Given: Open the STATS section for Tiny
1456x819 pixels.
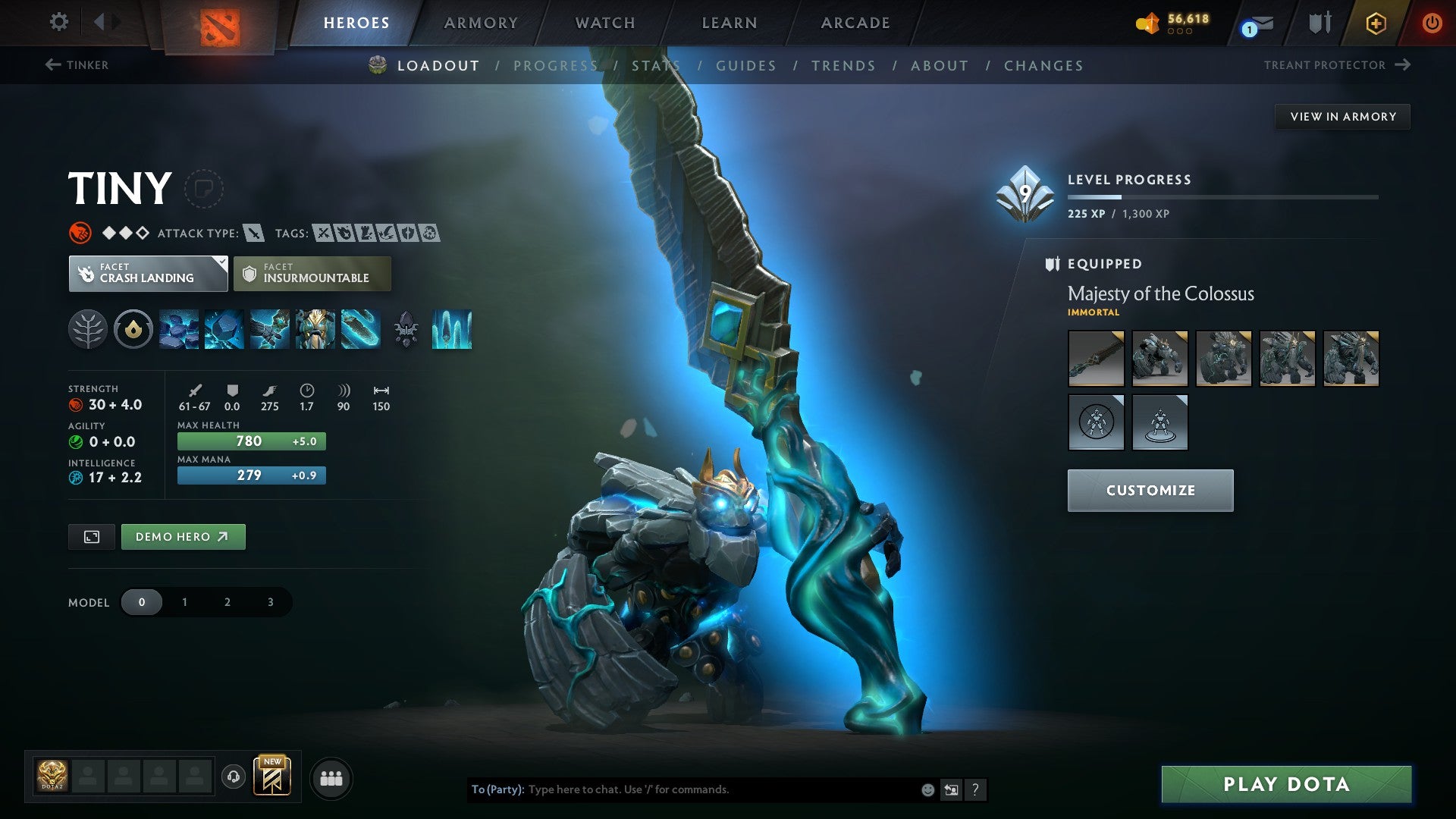Looking at the screenshot, I should [657, 65].
